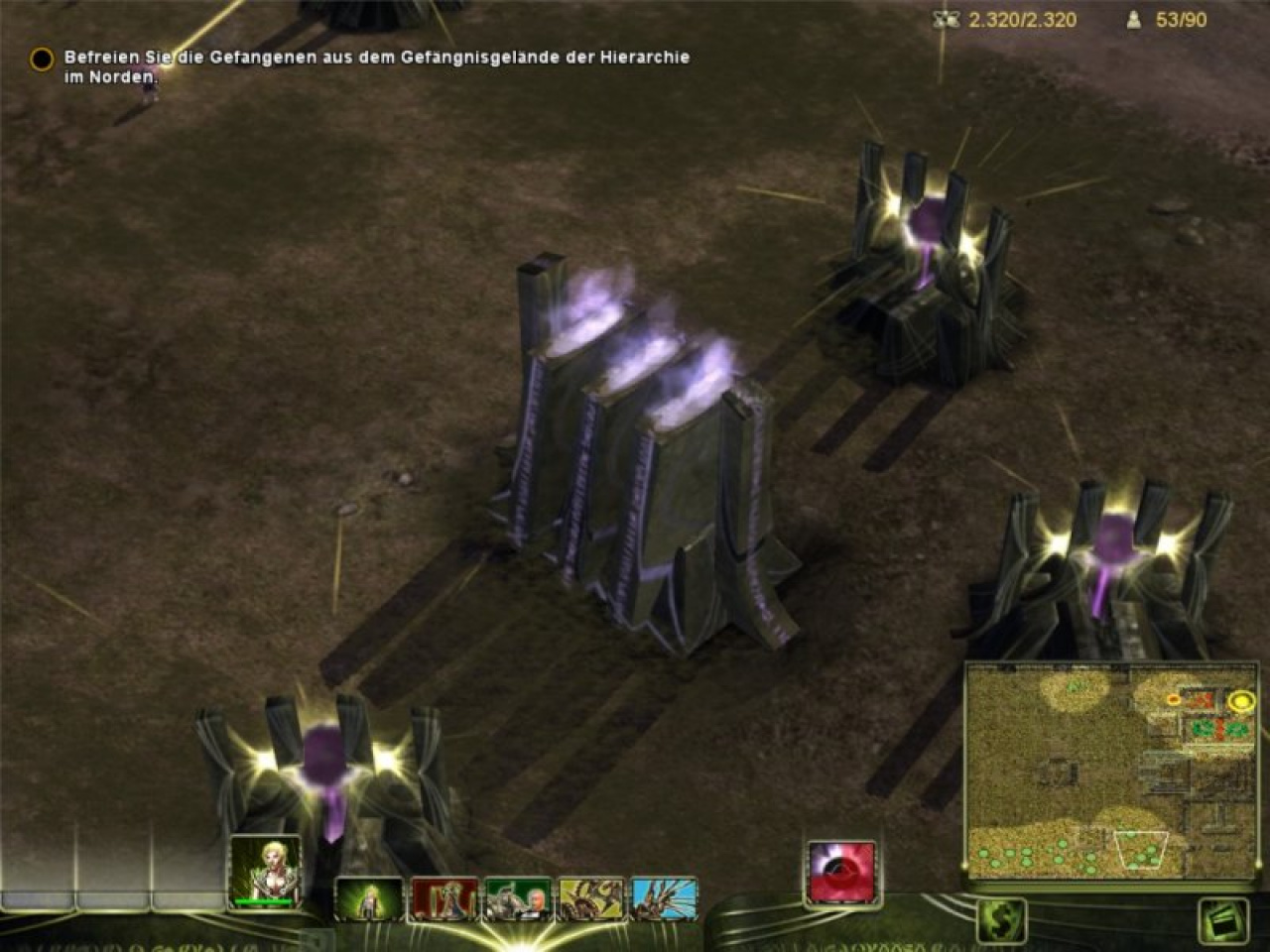Screen dimensions: 1270x952
Task: Choose the green glowing hero icon
Action: point(369,899)
